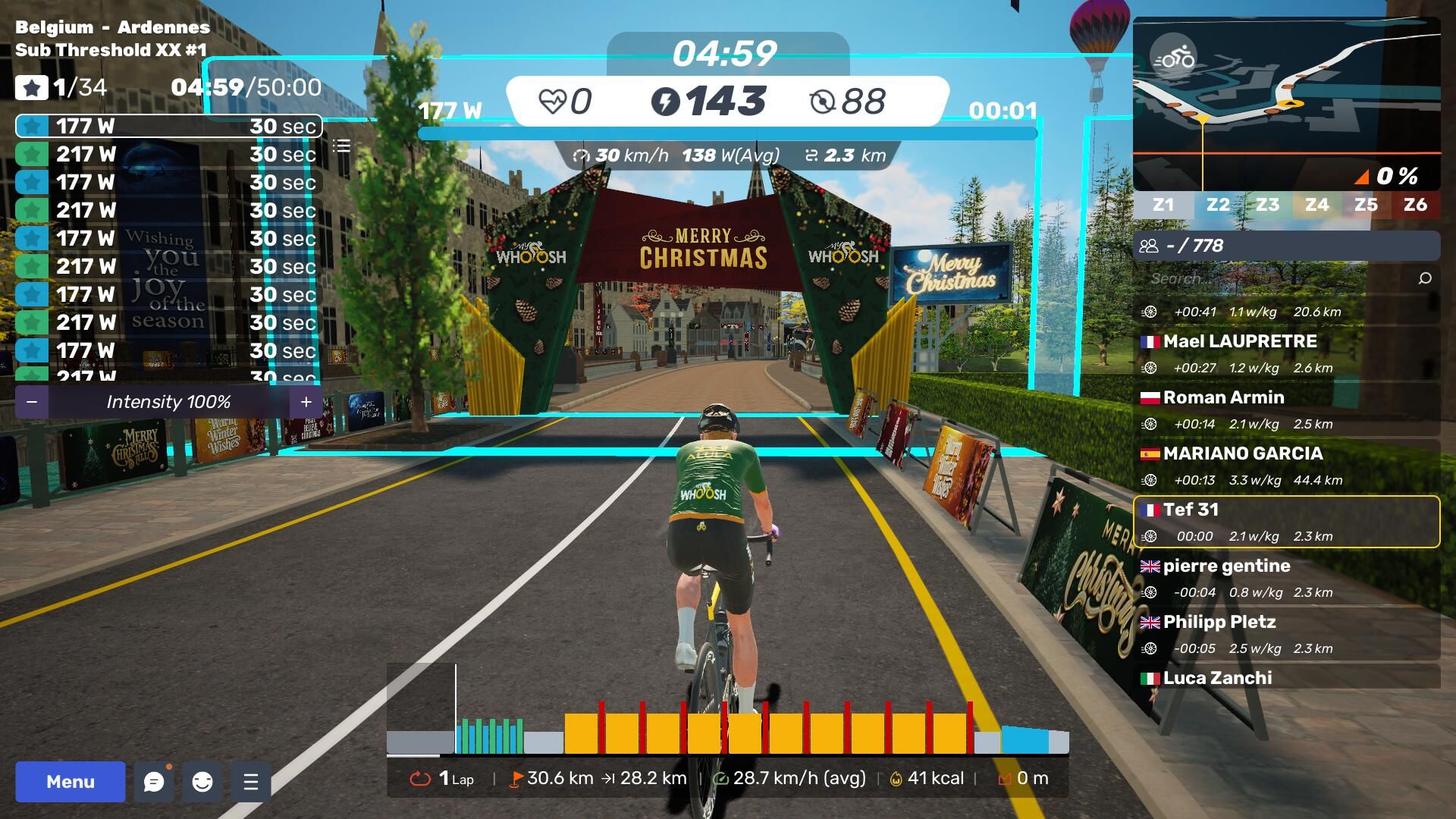Toggle the workout list icon

point(341,146)
